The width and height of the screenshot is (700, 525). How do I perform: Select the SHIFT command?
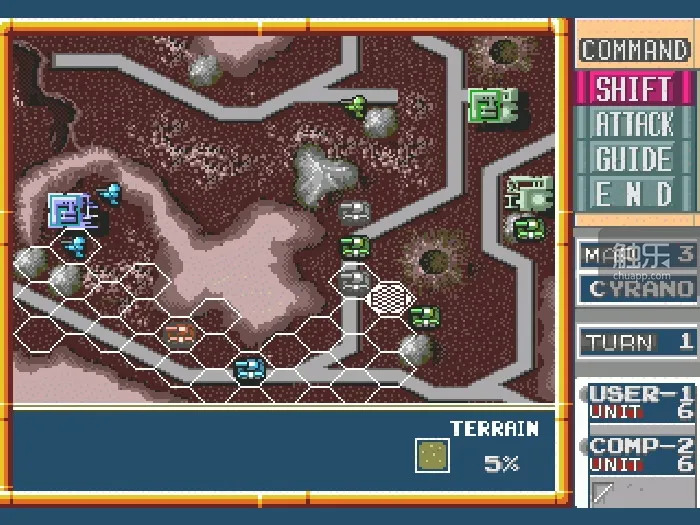634,89
